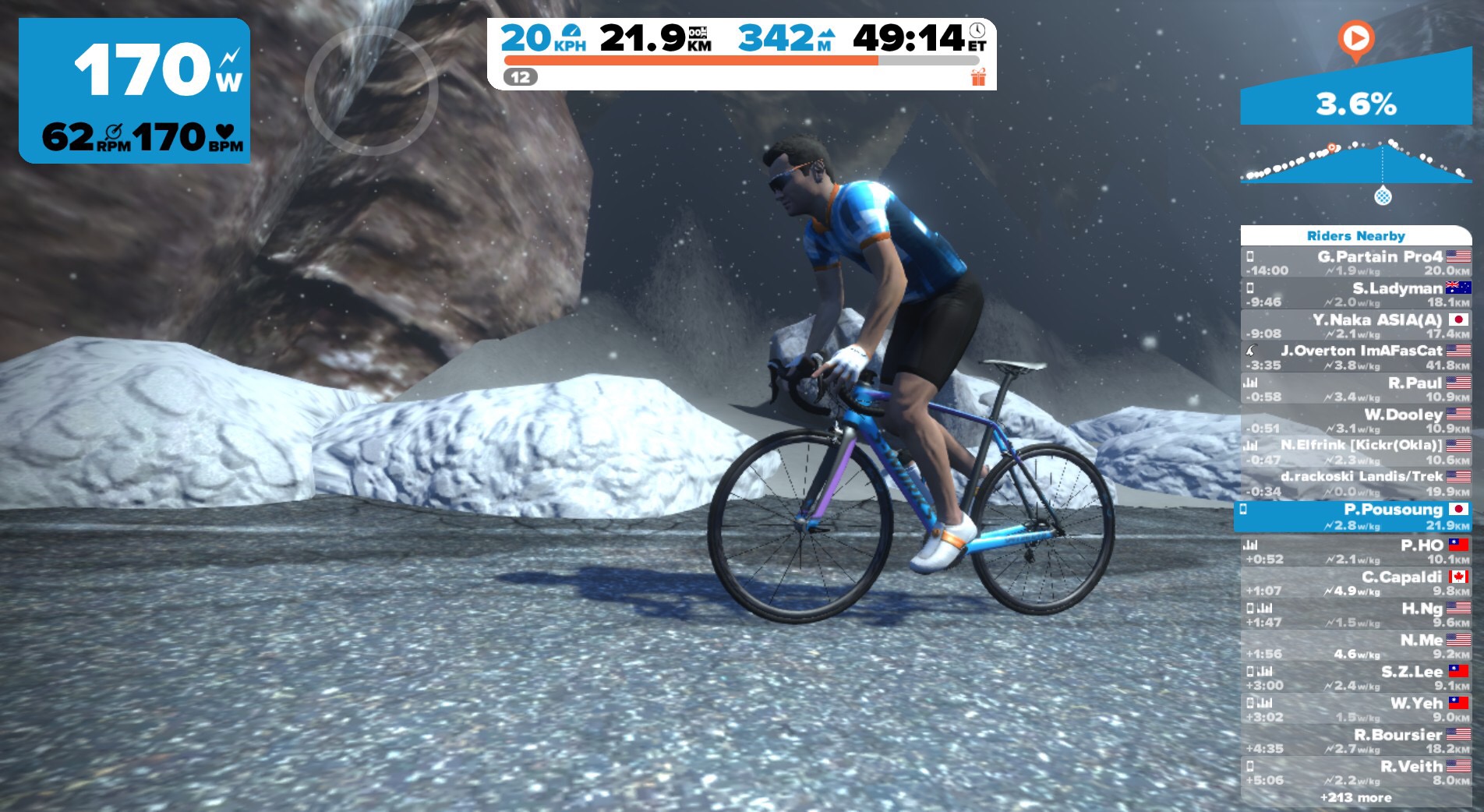
Task: Select G.Partain Pro4 in the riders list
Action: pyautogui.click(x=1356, y=263)
